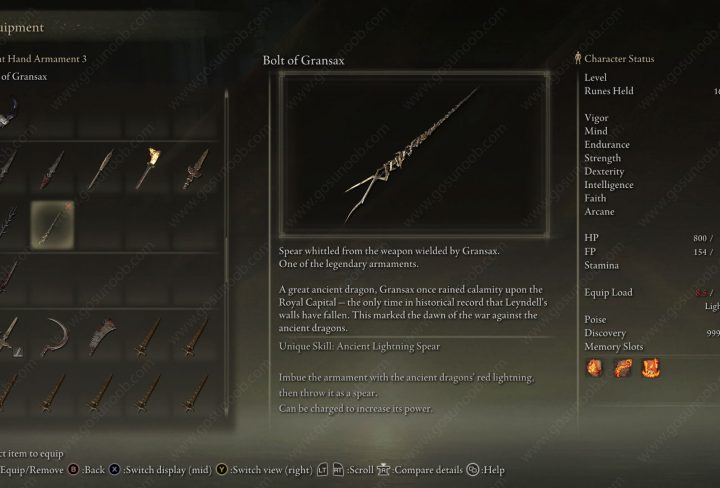Choose the third flame spell memory slot
720x488 pixels.
click(649, 368)
